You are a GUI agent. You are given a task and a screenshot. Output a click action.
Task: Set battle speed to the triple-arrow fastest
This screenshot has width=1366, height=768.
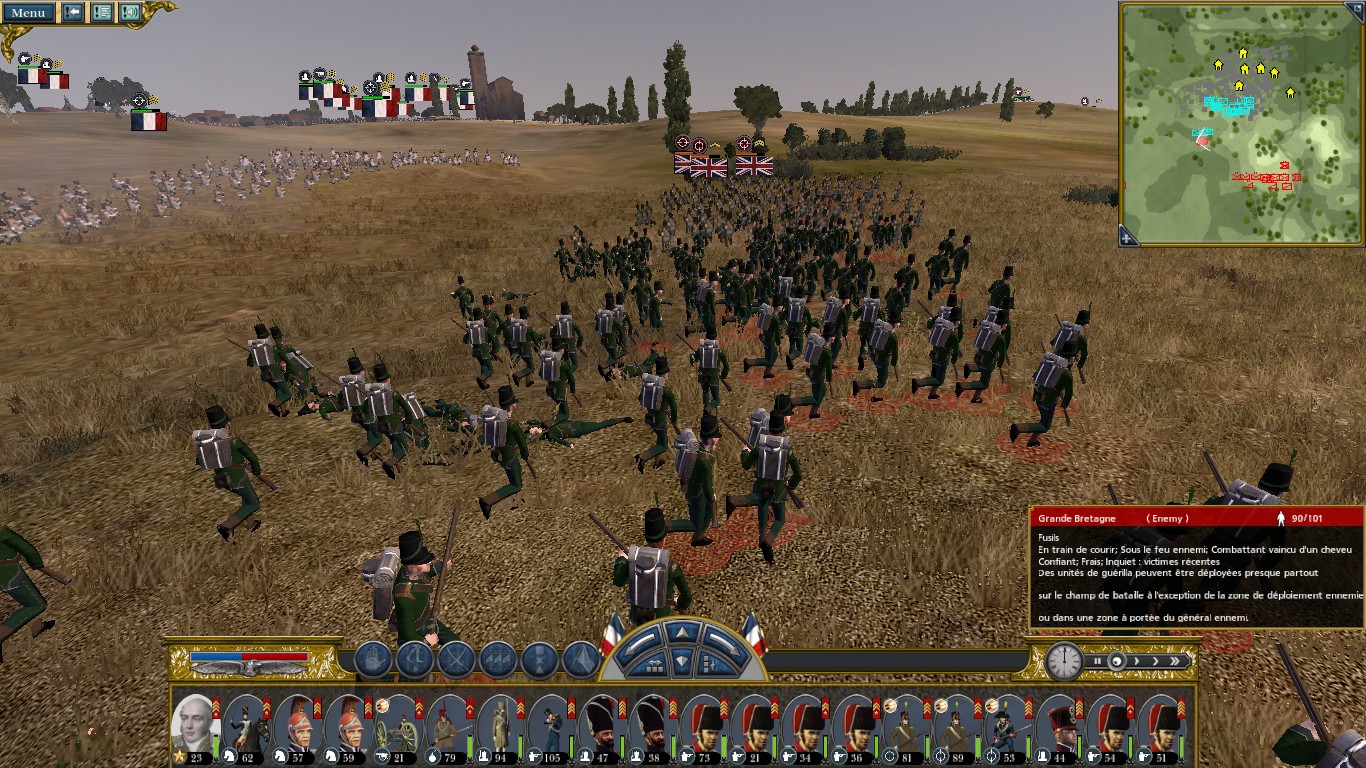pos(1176,661)
